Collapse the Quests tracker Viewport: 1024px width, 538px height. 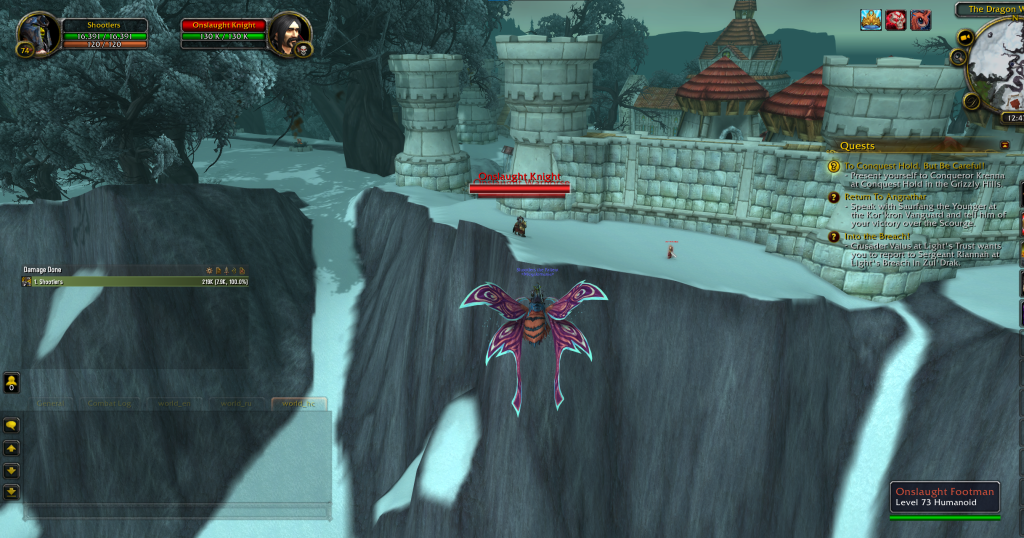[1004, 146]
